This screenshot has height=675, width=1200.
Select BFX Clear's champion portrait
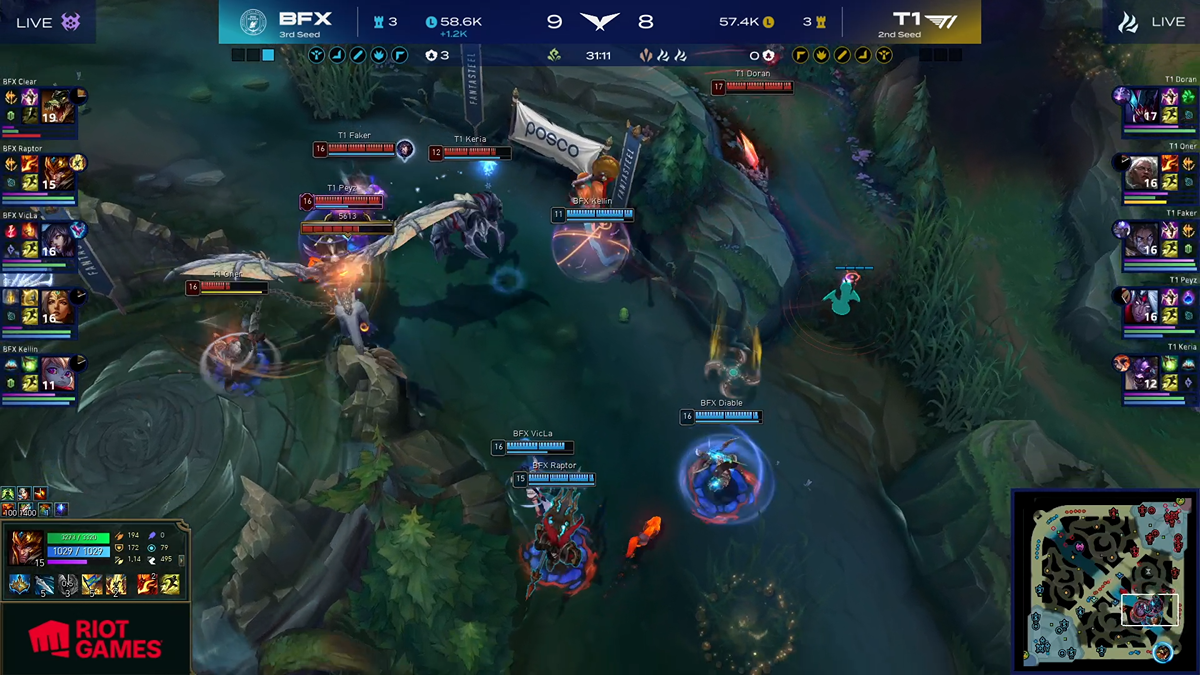click(57, 106)
